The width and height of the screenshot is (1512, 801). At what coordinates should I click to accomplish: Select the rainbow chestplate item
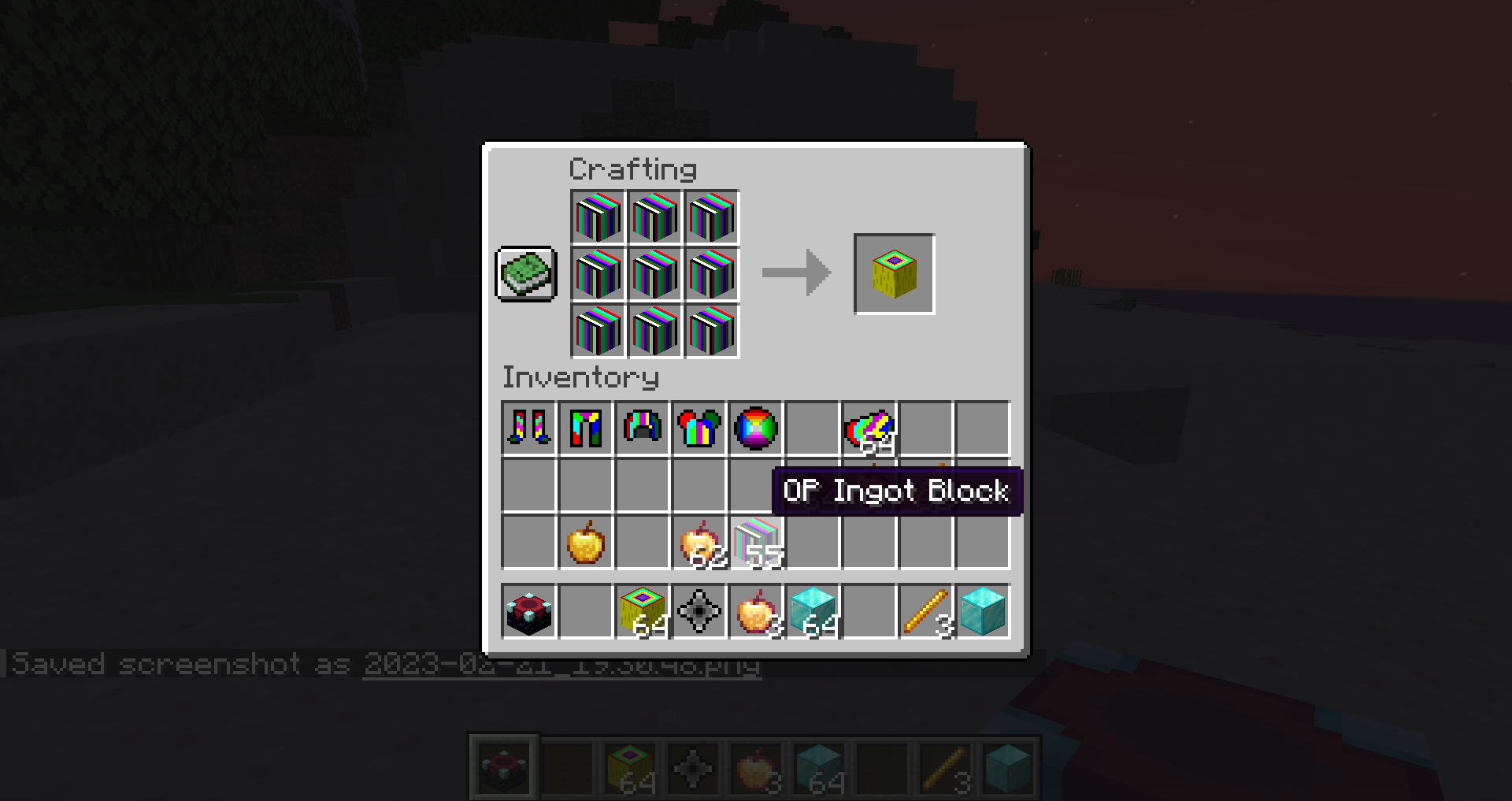(x=699, y=428)
